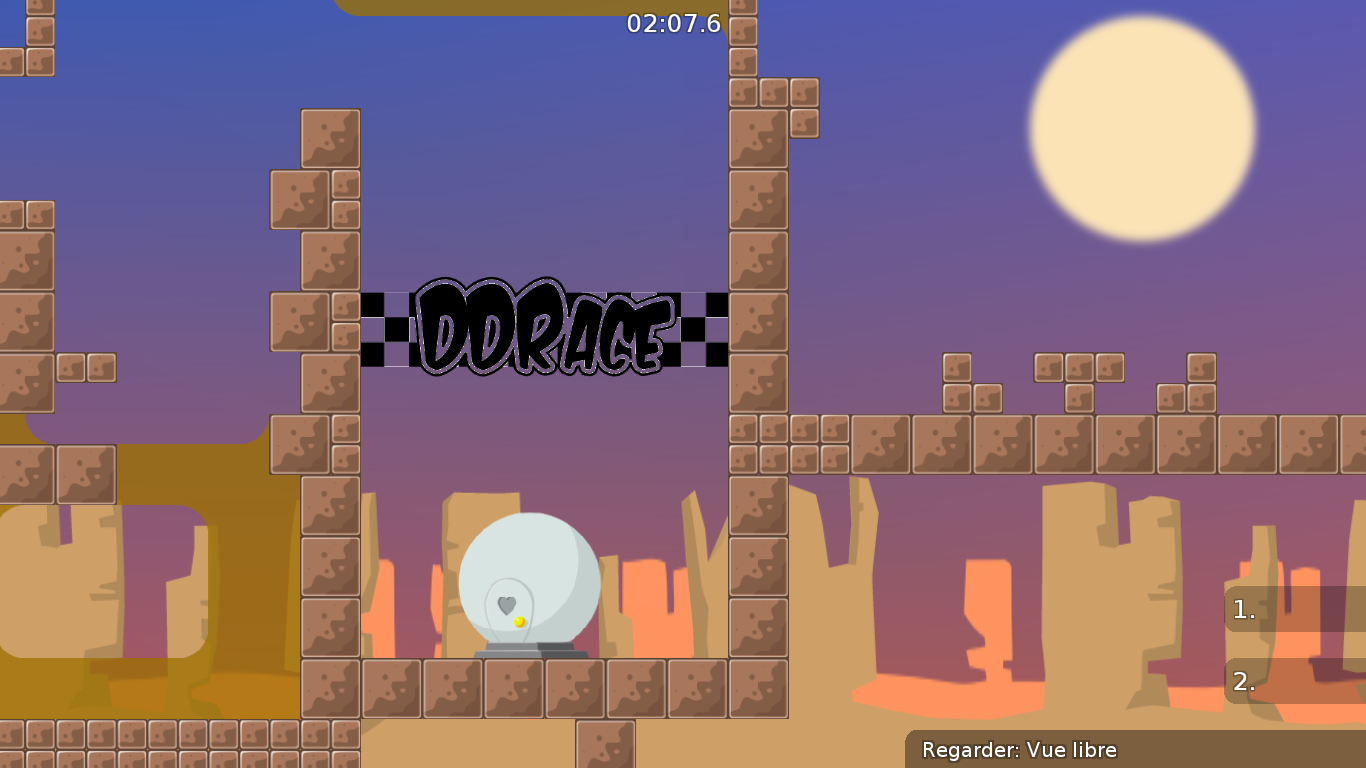Screen dimensions: 1366x768
Task: Select the yellow gun-ammo pellet in the dome
Action: pyautogui.click(x=518, y=621)
